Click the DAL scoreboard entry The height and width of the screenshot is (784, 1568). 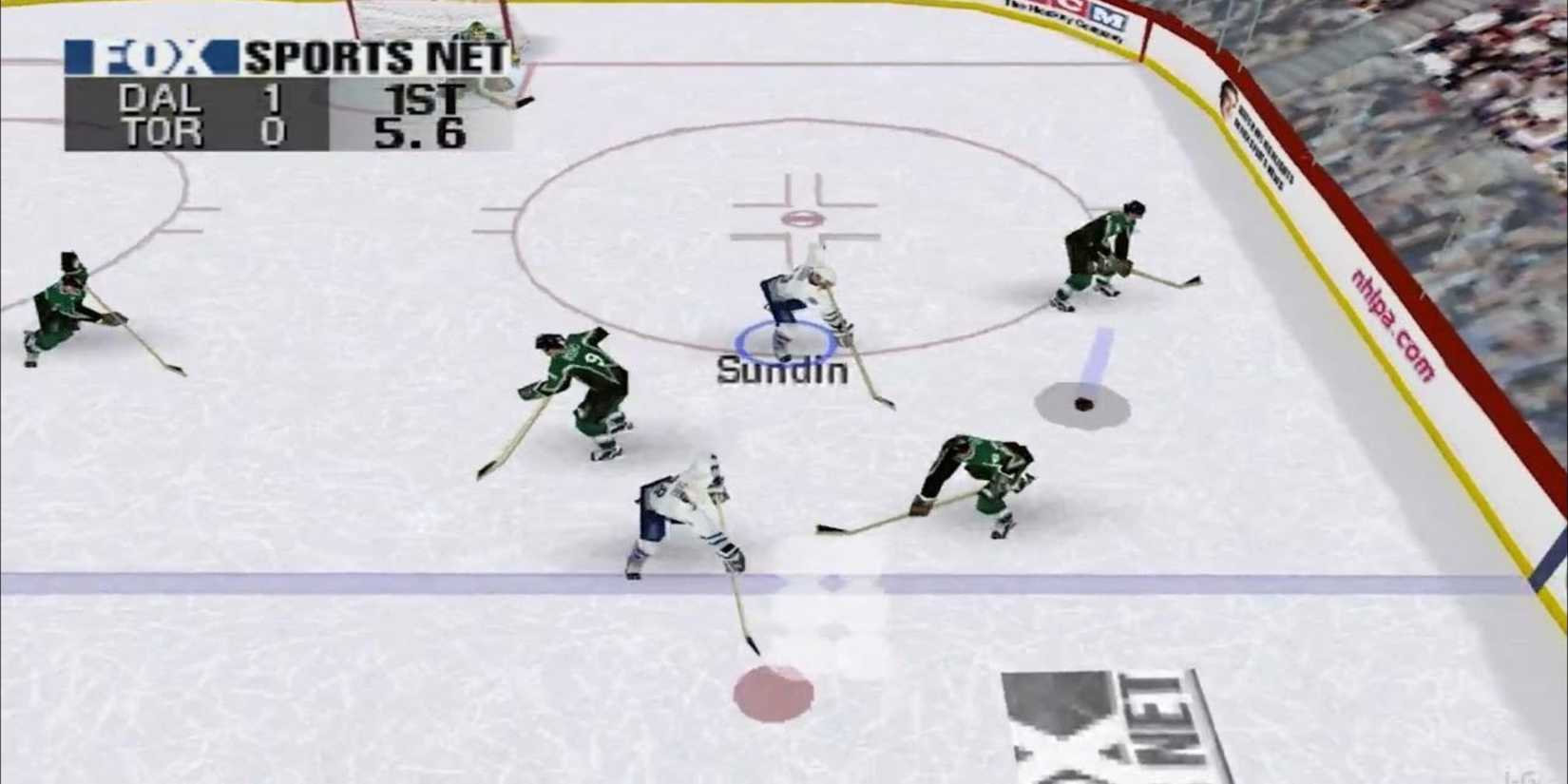(x=160, y=98)
